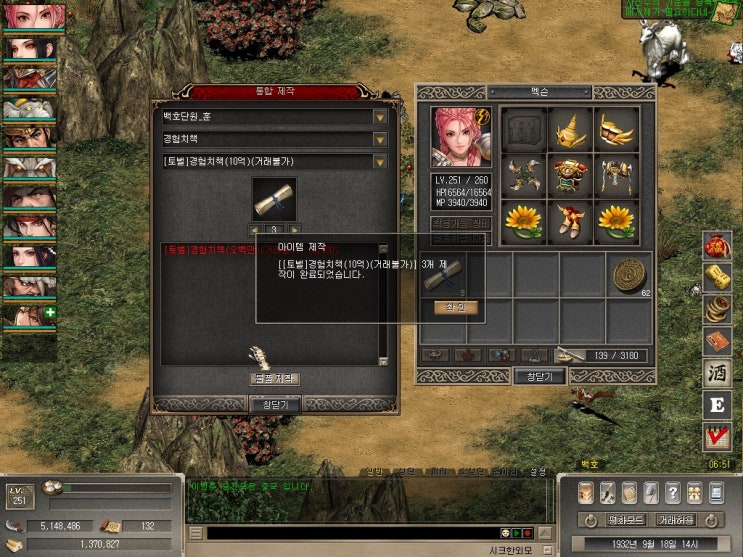
Task: Open the red lucky pouch side icon
Action: [716, 244]
